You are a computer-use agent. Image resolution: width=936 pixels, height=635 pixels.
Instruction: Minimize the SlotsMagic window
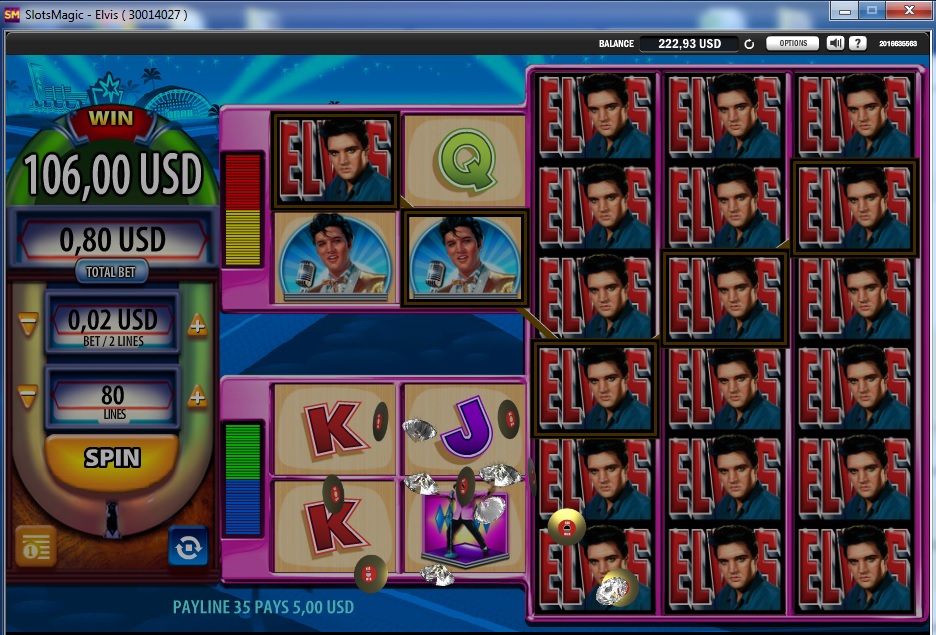pos(844,10)
